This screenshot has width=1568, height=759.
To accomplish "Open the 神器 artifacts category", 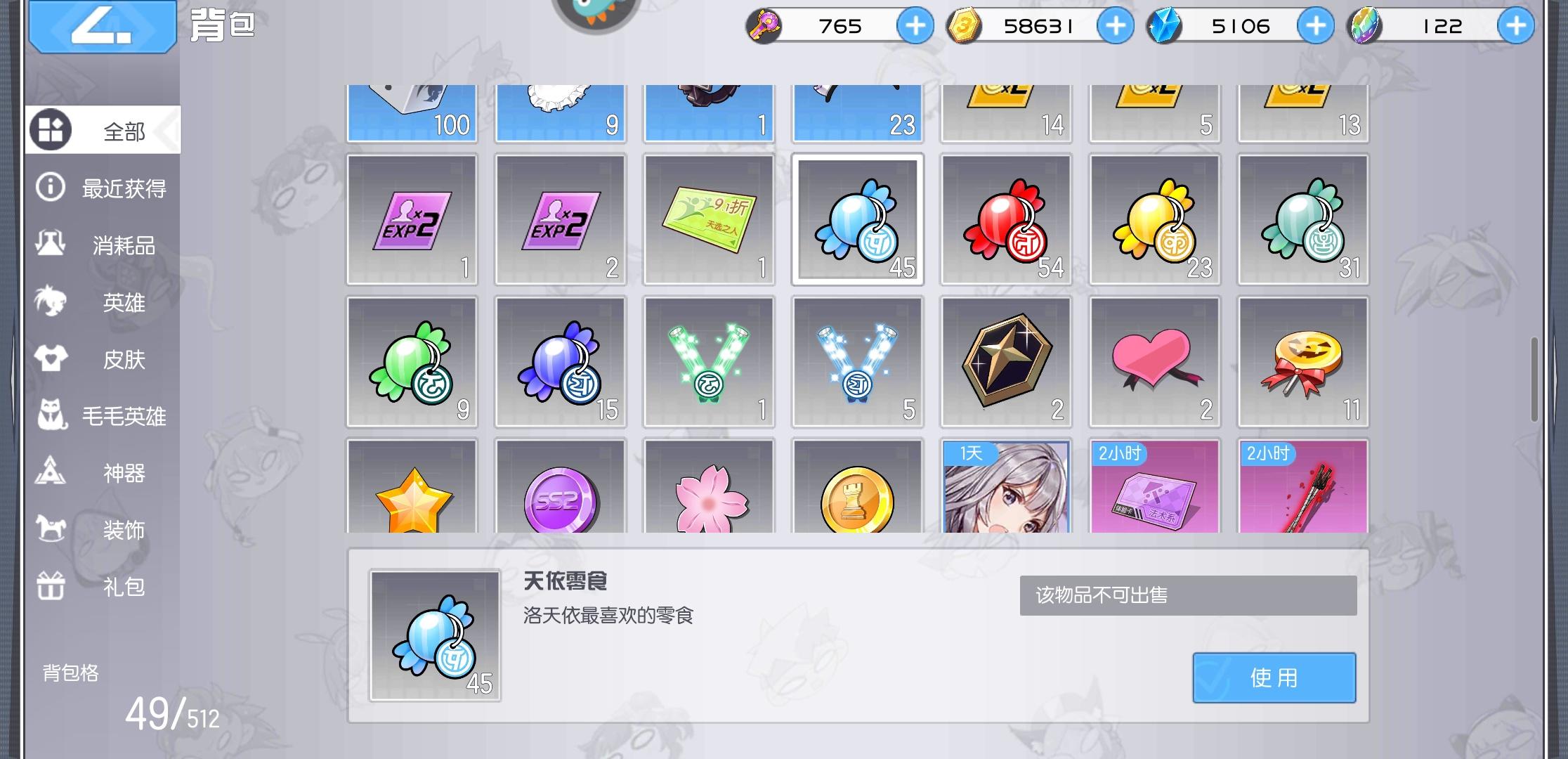I will point(104,473).
